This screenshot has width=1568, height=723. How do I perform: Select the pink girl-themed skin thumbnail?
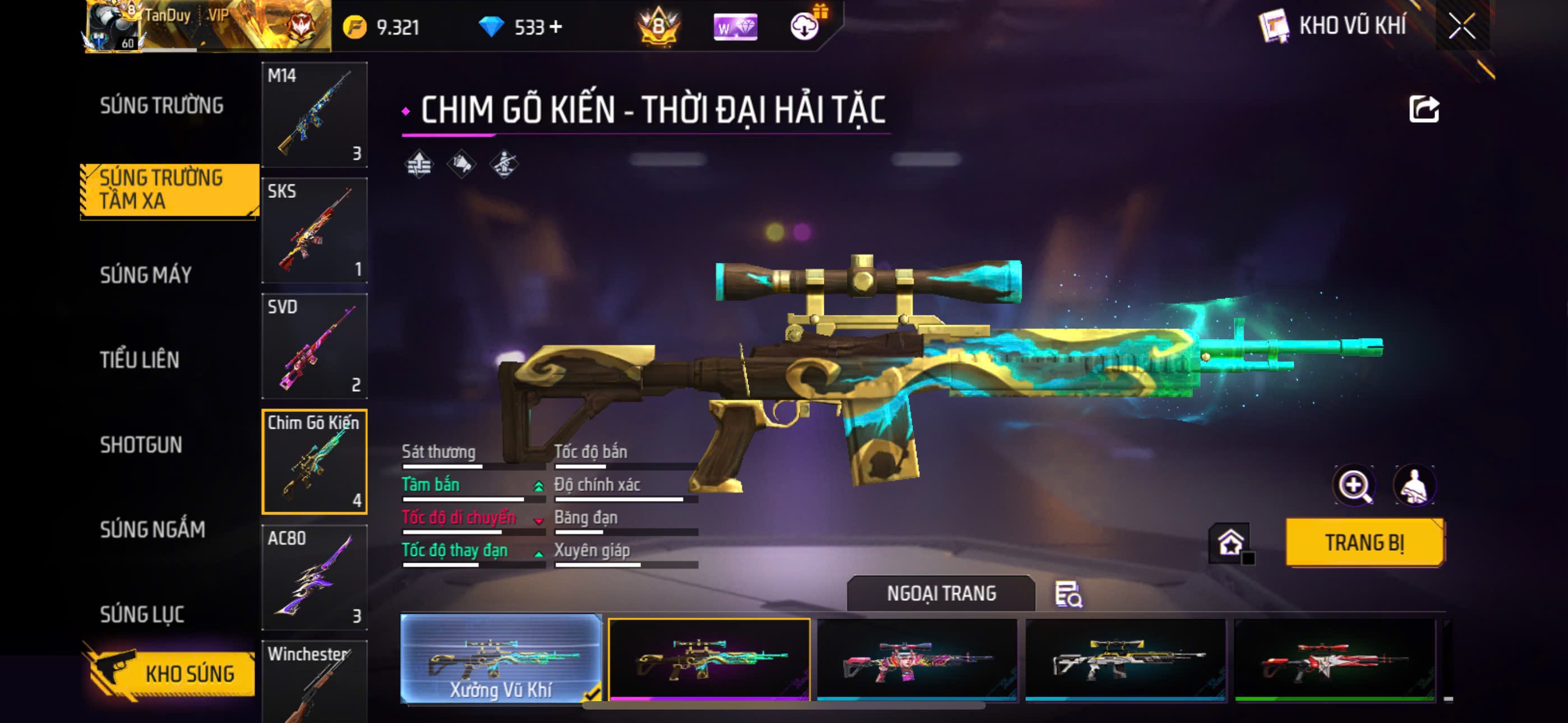coord(916,660)
